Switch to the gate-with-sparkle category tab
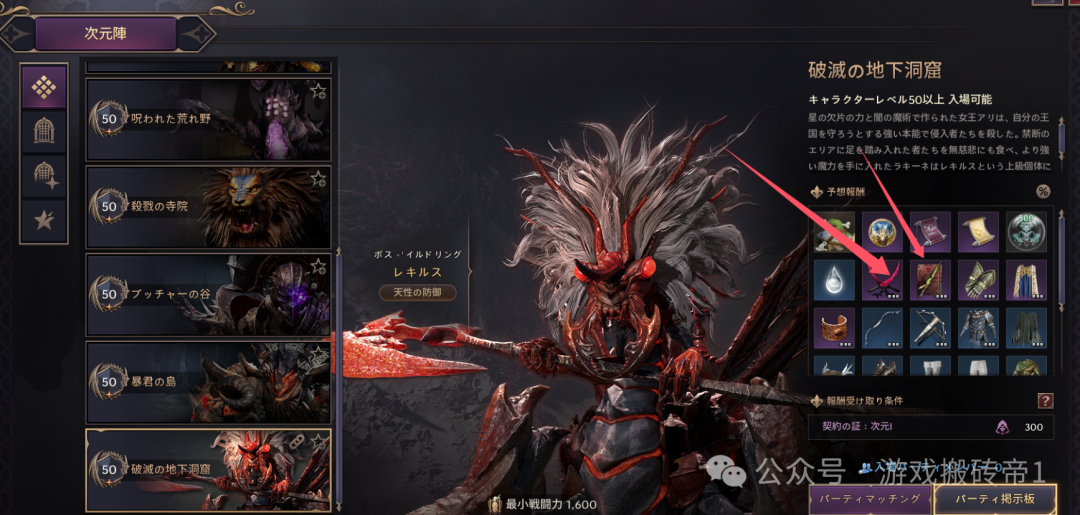1080x515 pixels. click(44, 175)
